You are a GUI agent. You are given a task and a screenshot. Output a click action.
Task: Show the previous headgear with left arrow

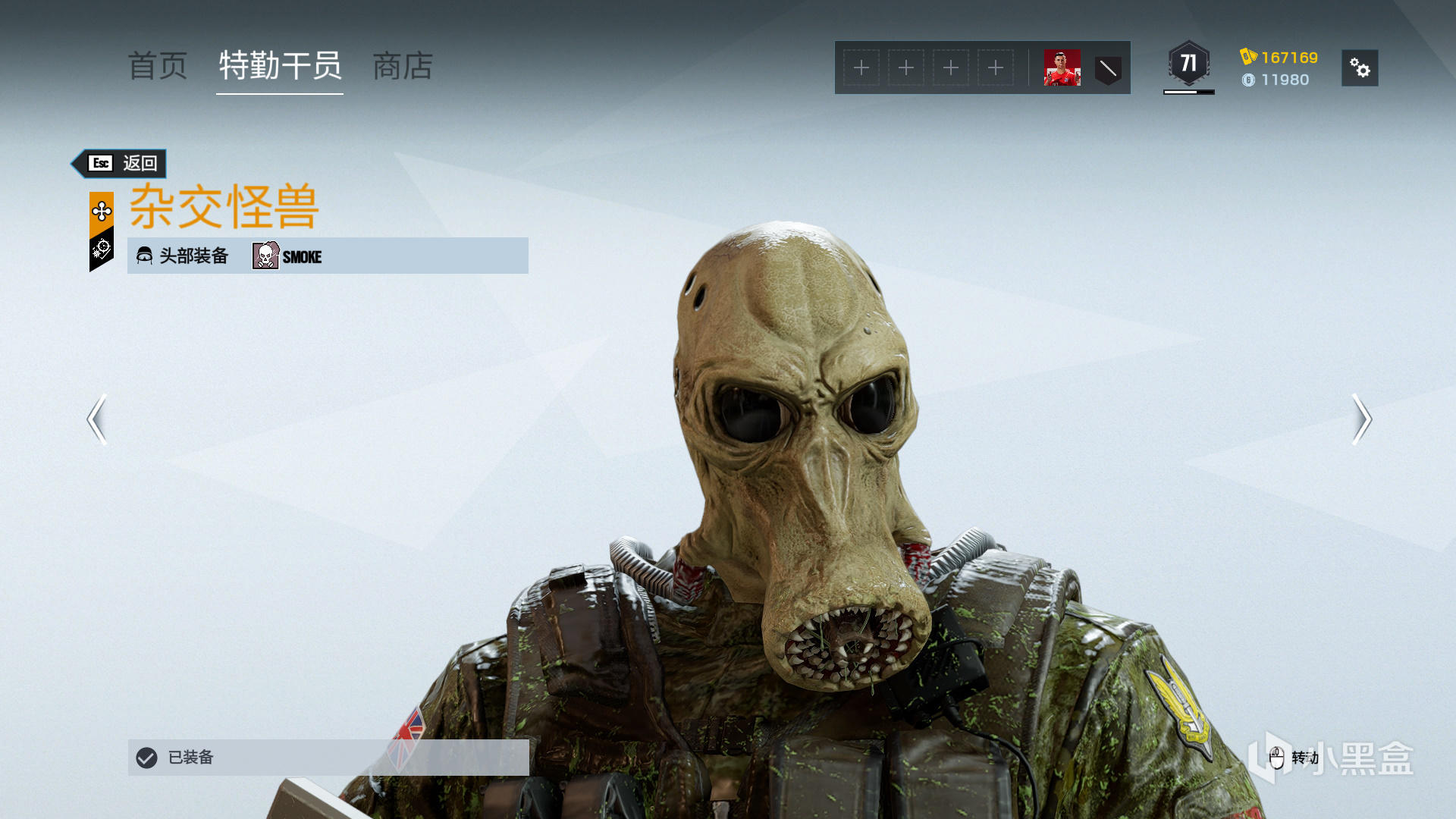(x=97, y=419)
